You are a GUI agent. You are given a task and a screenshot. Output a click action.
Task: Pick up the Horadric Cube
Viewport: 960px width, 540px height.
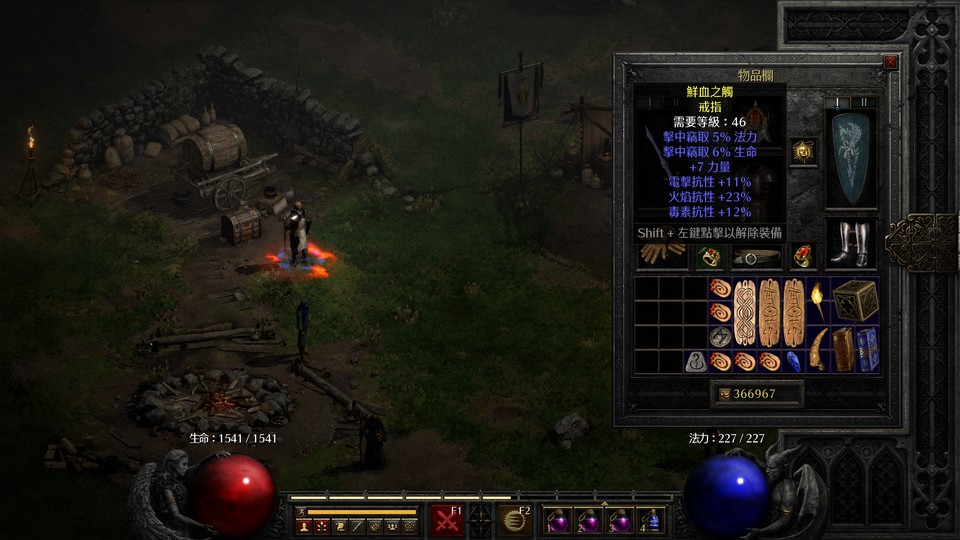856,299
